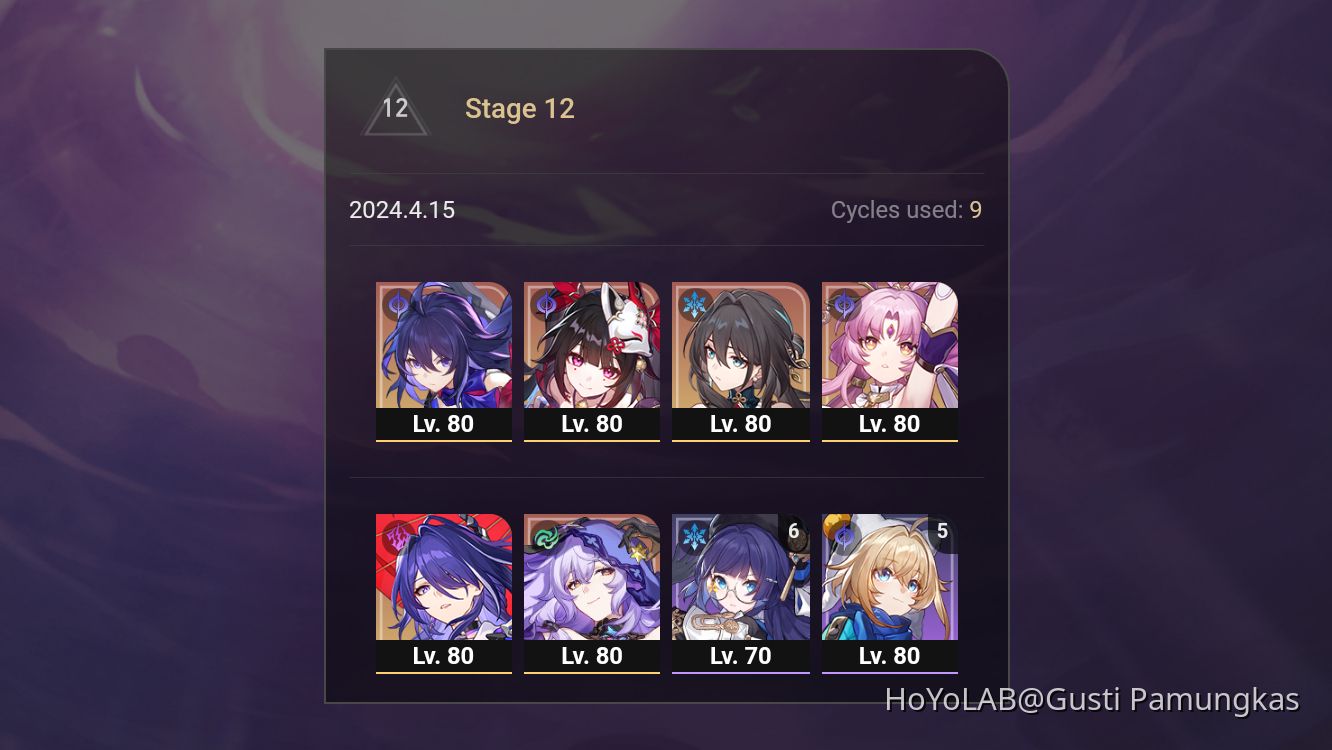Select Sparkle's character portrait

[592, 345]
